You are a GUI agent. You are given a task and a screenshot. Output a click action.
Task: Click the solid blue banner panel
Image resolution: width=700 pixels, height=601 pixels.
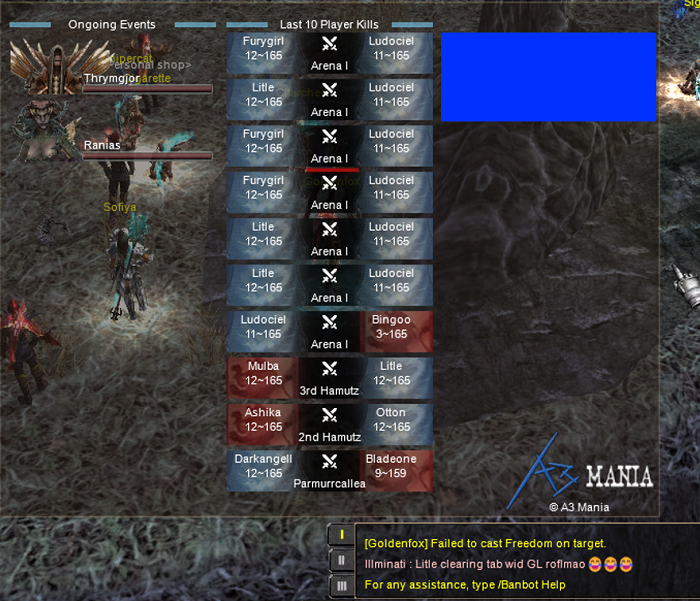click(x=548, y=76)
